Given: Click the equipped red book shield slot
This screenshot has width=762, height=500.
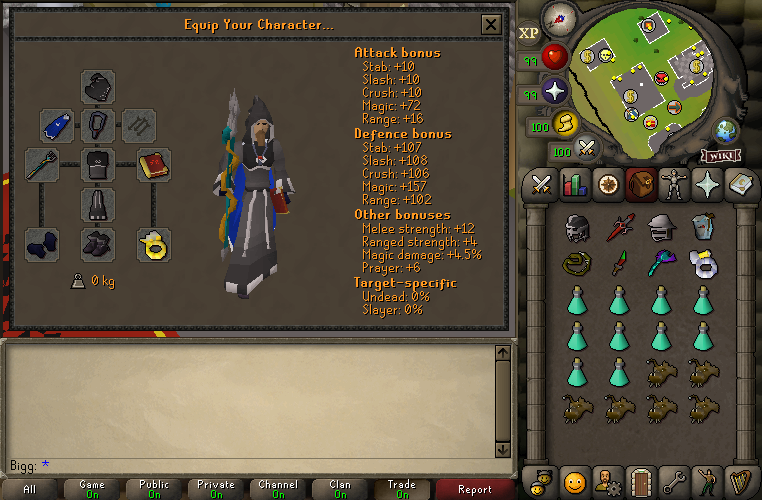Looking at the screenshot, I should pos(153,164).
